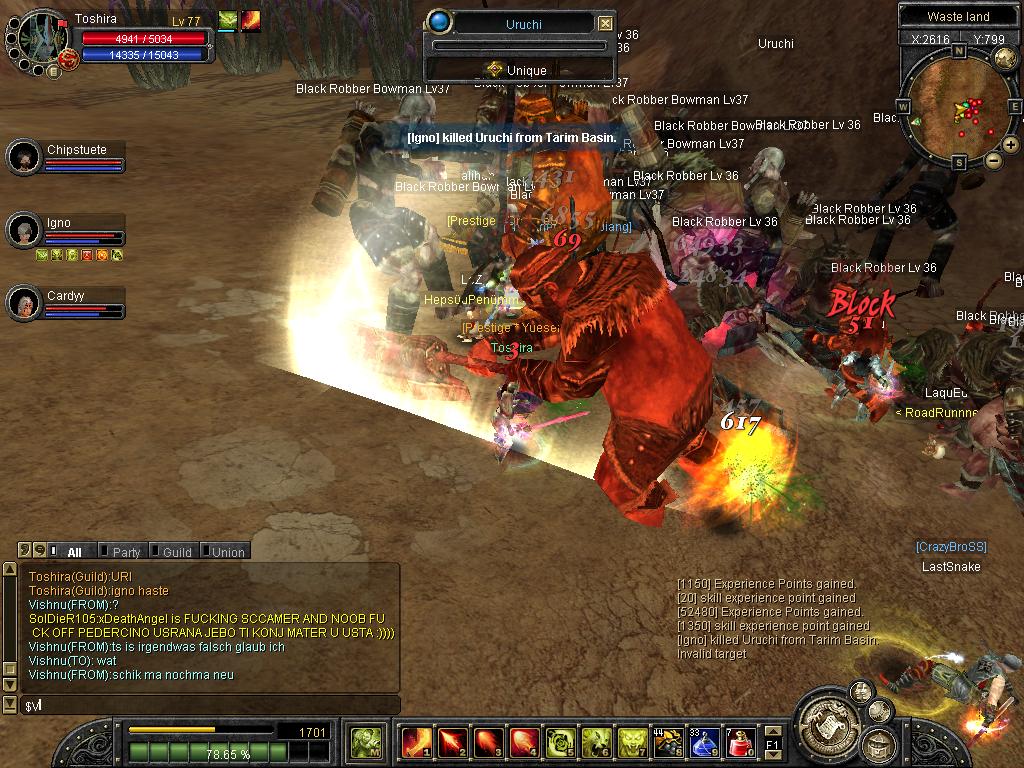Zoom out the minimap with minus button
This screenshot has width=1024, height=768.
993,160
